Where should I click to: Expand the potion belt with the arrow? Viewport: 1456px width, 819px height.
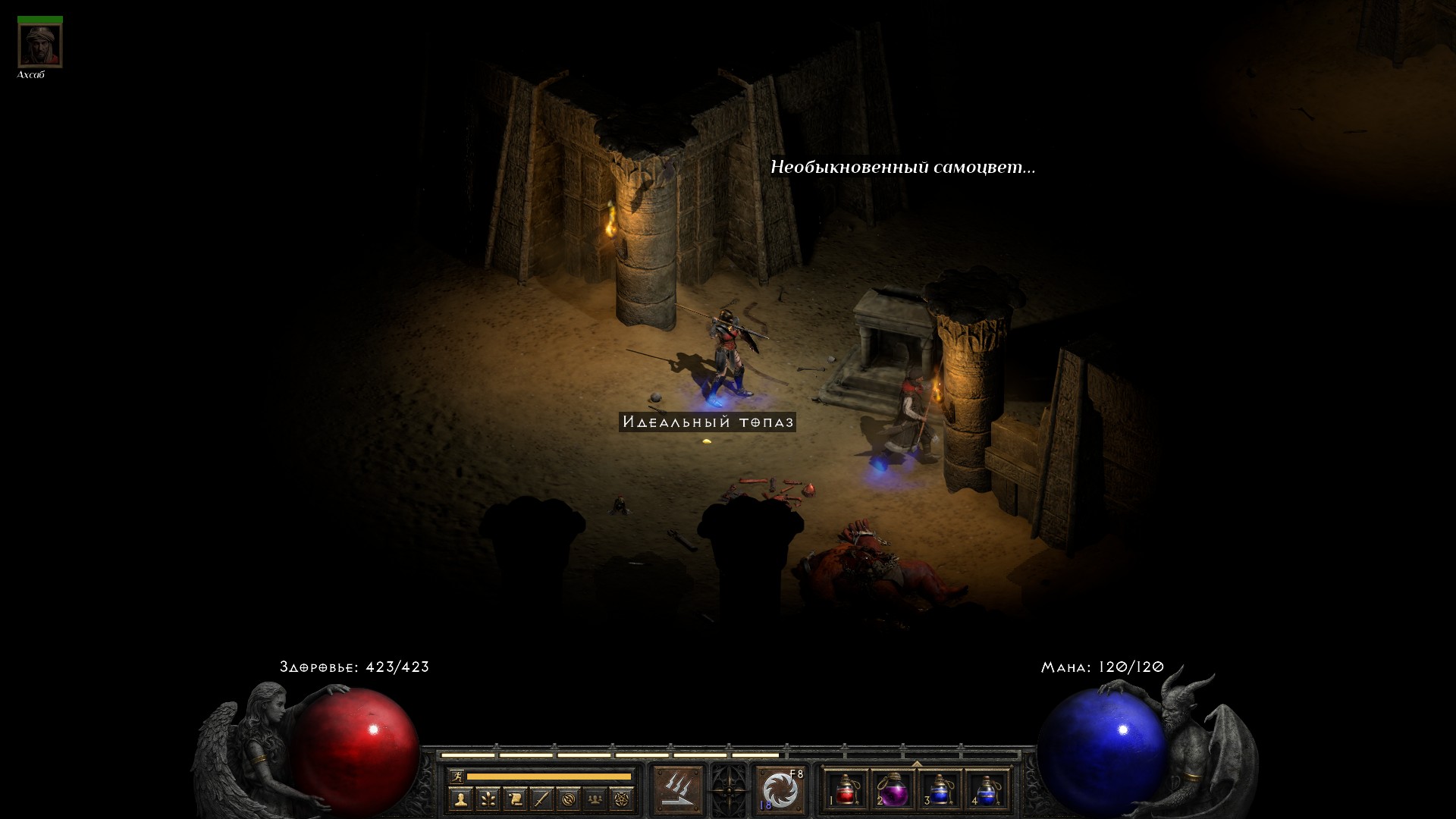pos(917,764)
